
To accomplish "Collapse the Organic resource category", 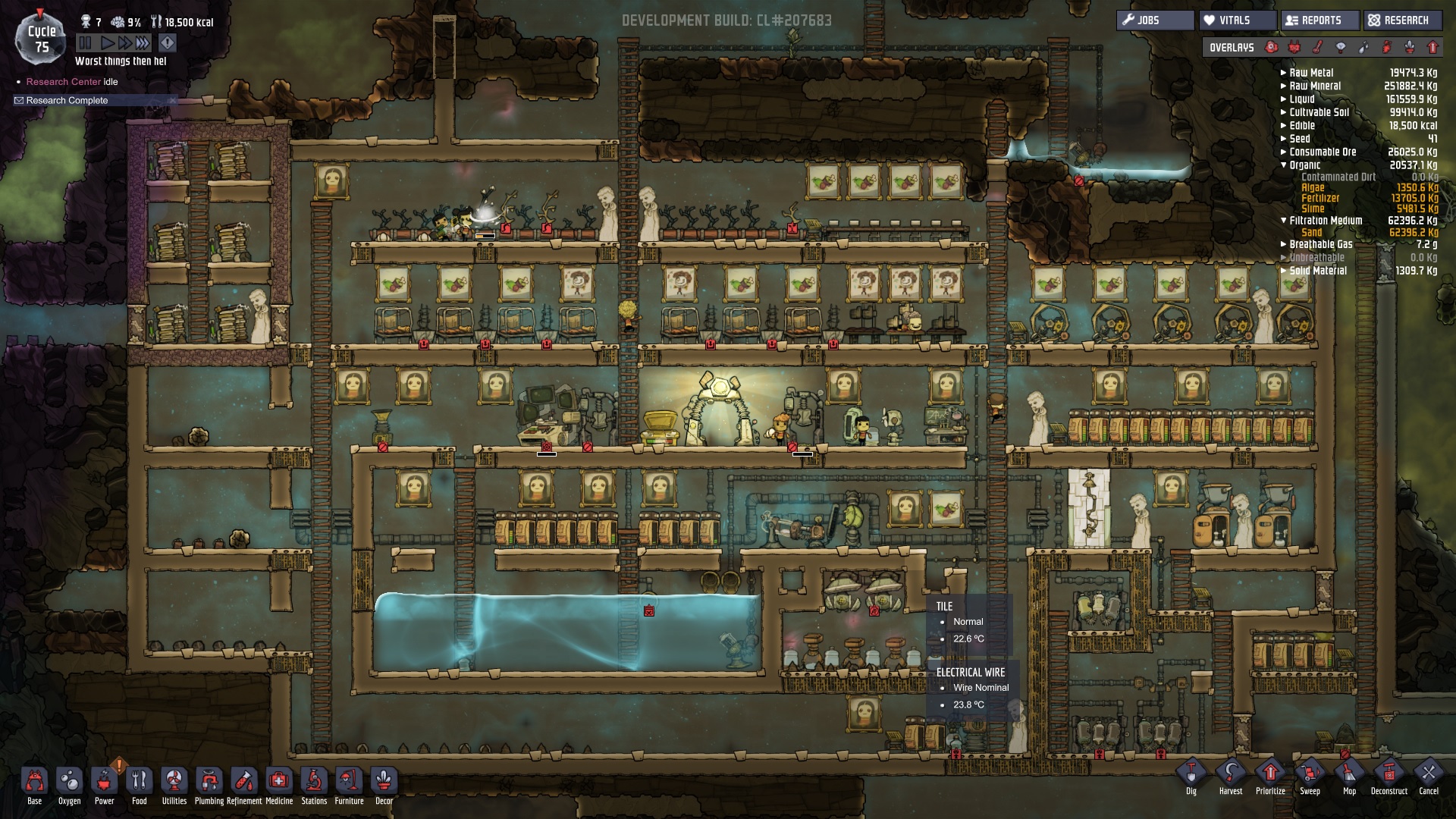I will [1284, 165].
